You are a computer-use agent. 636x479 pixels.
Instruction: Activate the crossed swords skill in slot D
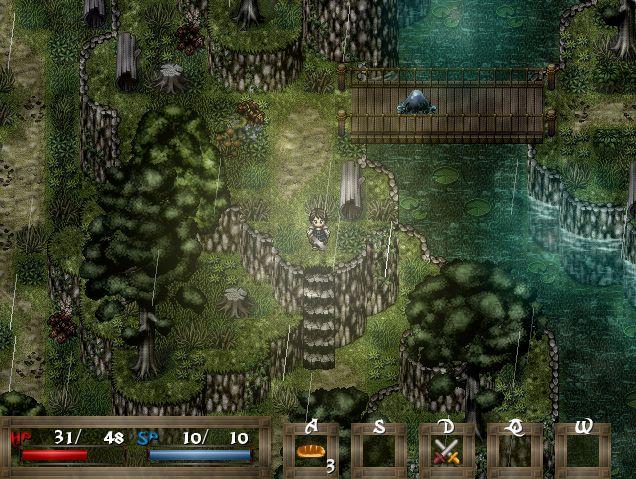click(x=446, y=451)
